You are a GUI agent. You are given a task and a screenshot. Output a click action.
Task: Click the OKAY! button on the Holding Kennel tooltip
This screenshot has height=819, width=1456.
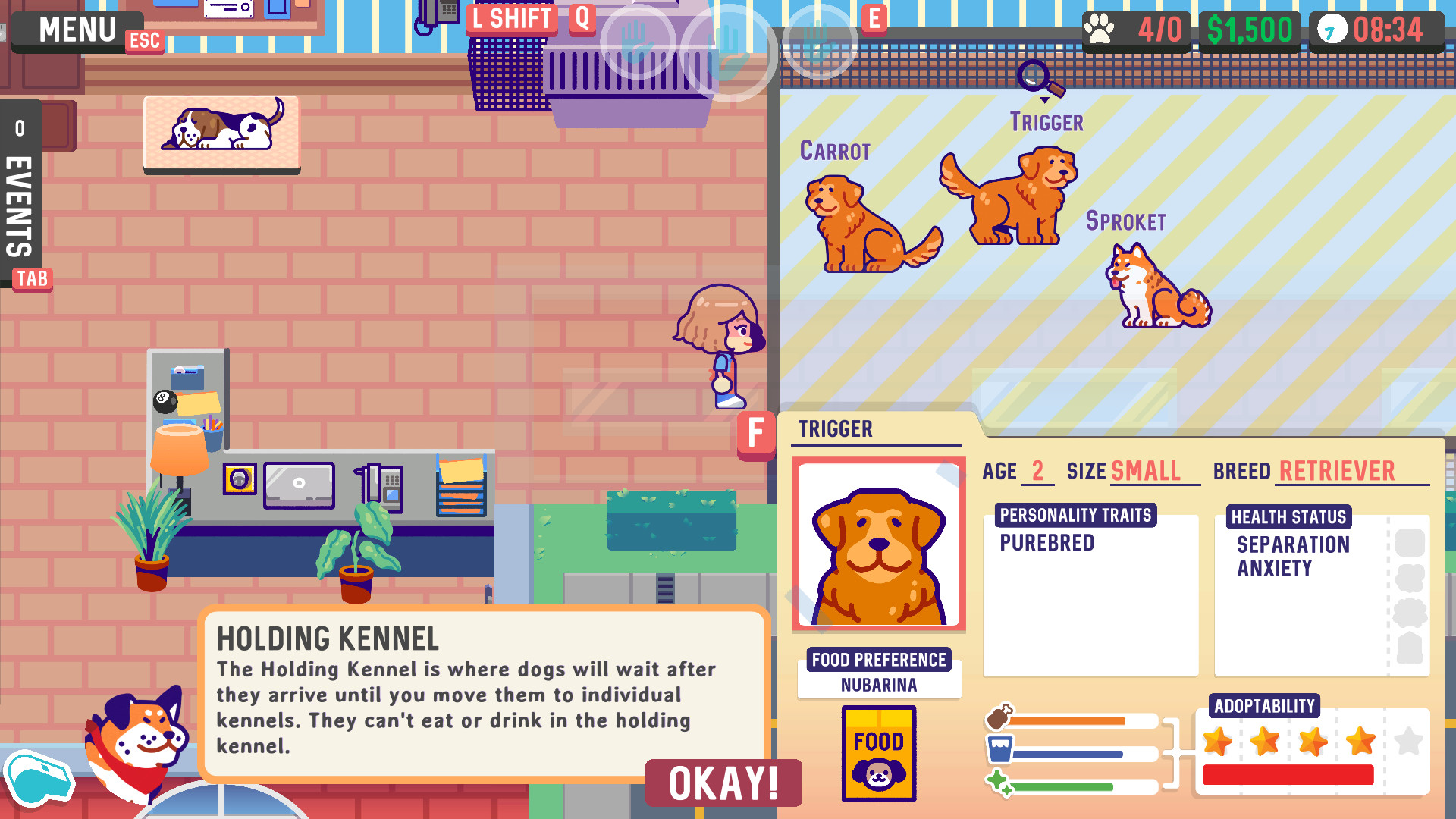coord(723,784)
